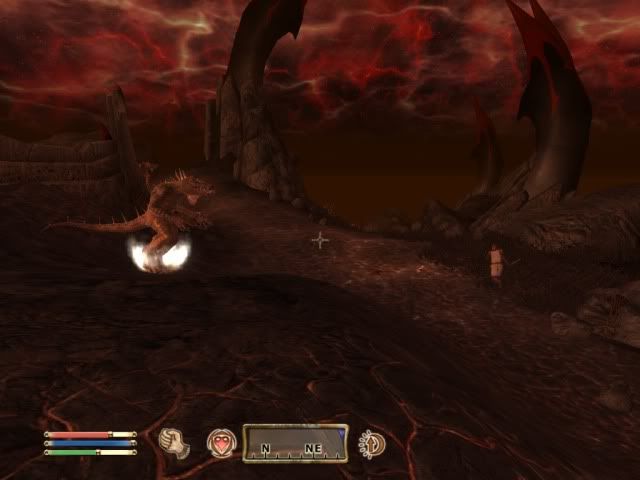This screenshot has height=480, width=640.
Task: Click the compass bar showing N and NE
Action: coord(295,443)
